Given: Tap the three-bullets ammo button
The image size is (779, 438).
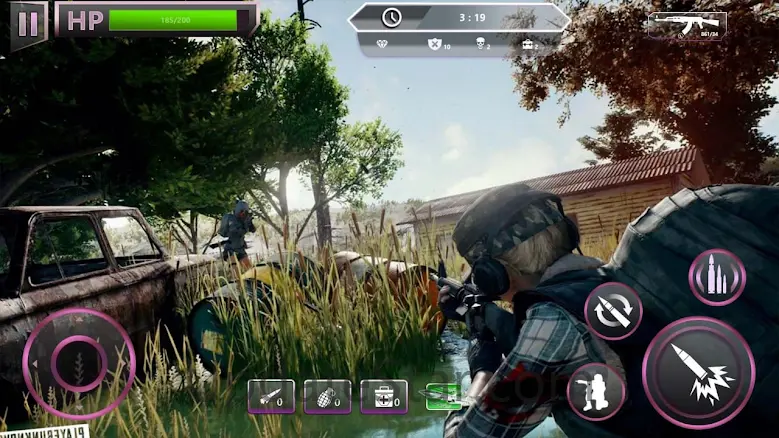Looking at the screenshot, I should click(x=717, y=277).
